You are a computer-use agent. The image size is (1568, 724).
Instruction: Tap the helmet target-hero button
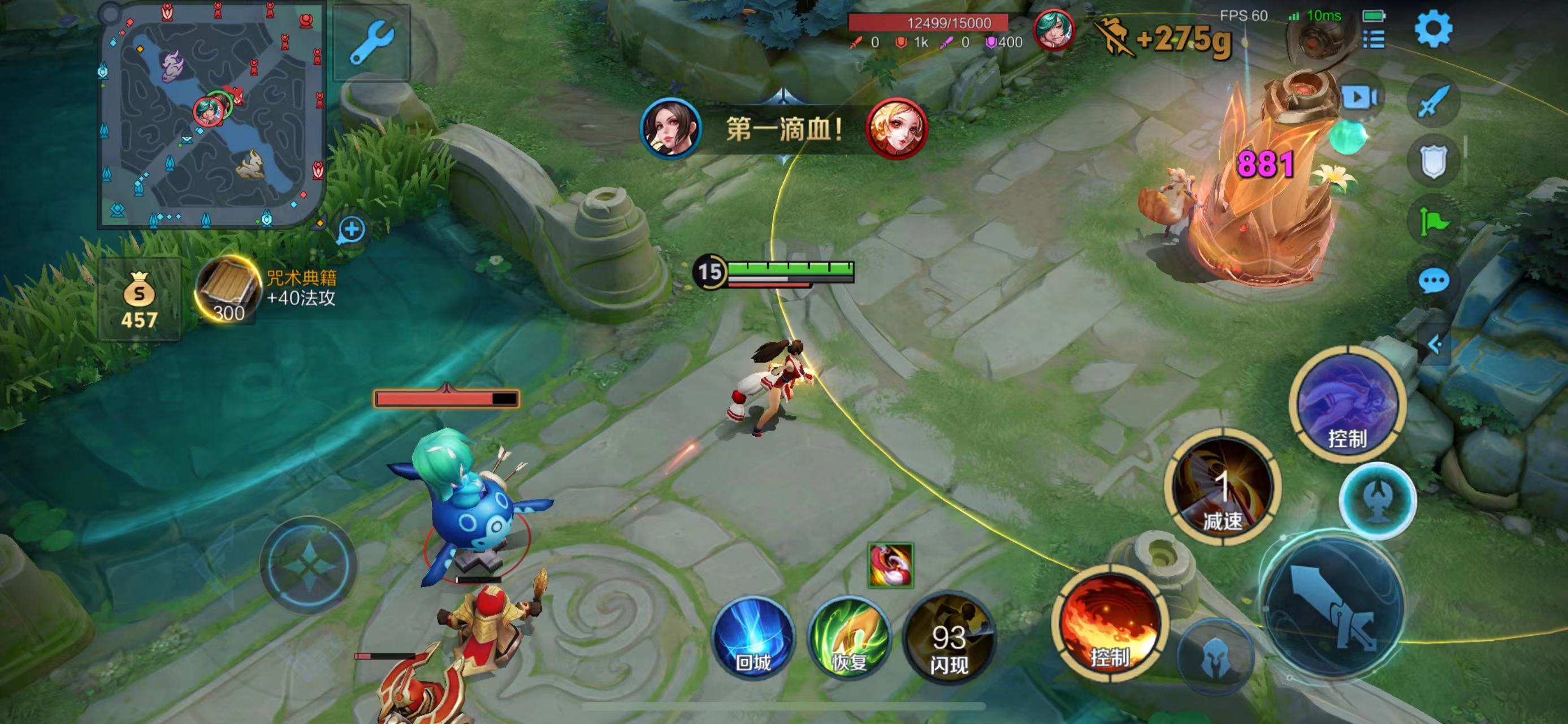point(1215,658)
